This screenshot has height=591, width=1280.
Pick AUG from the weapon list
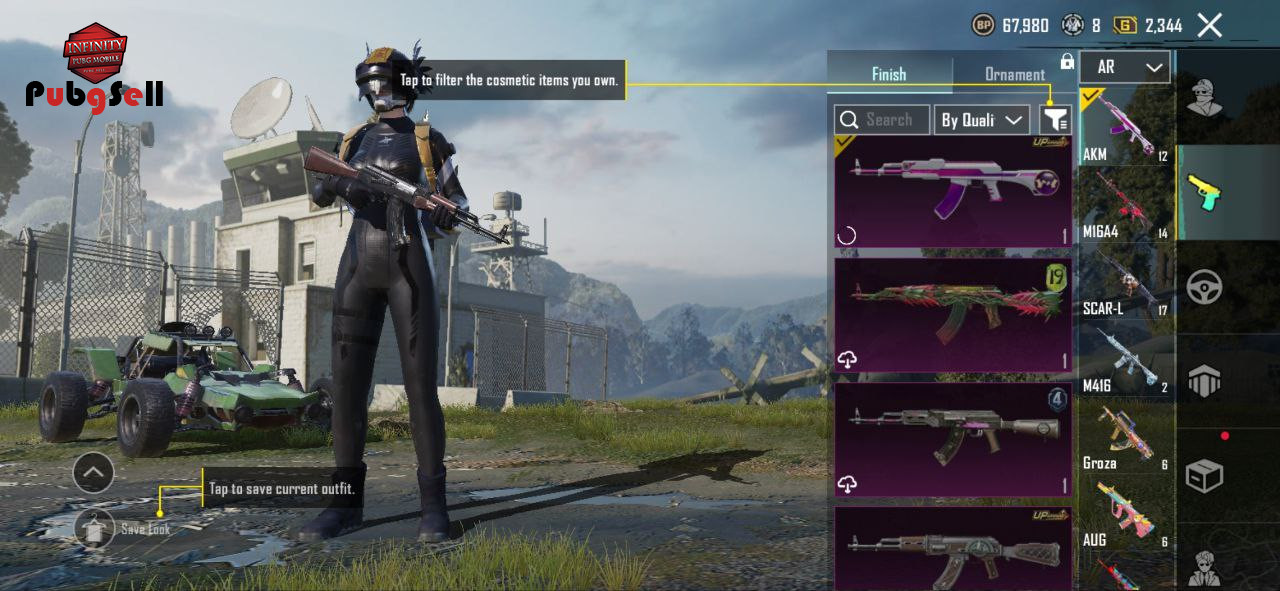click(1125, 514)
